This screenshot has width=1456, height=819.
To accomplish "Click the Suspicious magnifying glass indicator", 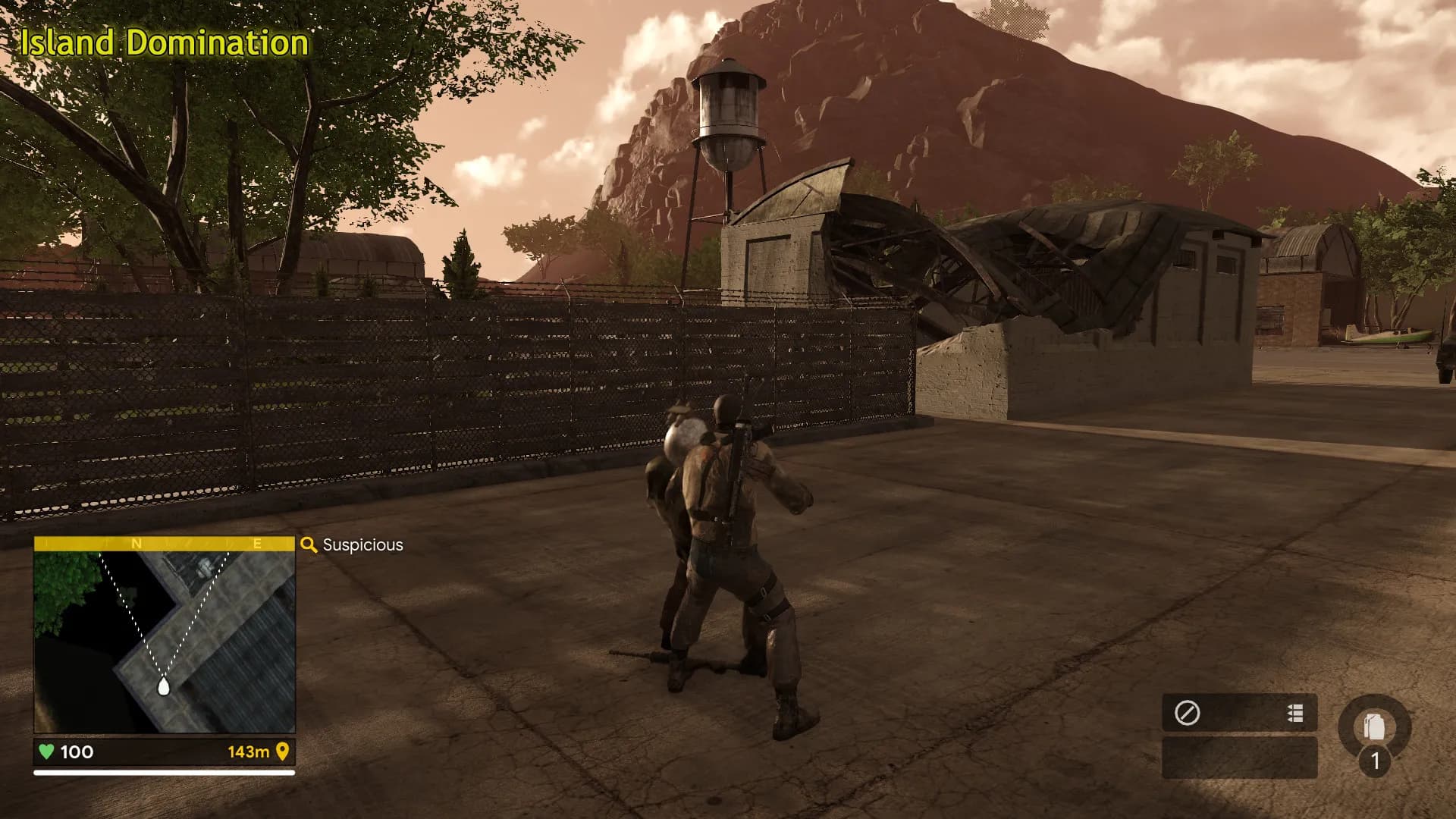I will pyautogui.click(x=309, y=544).
